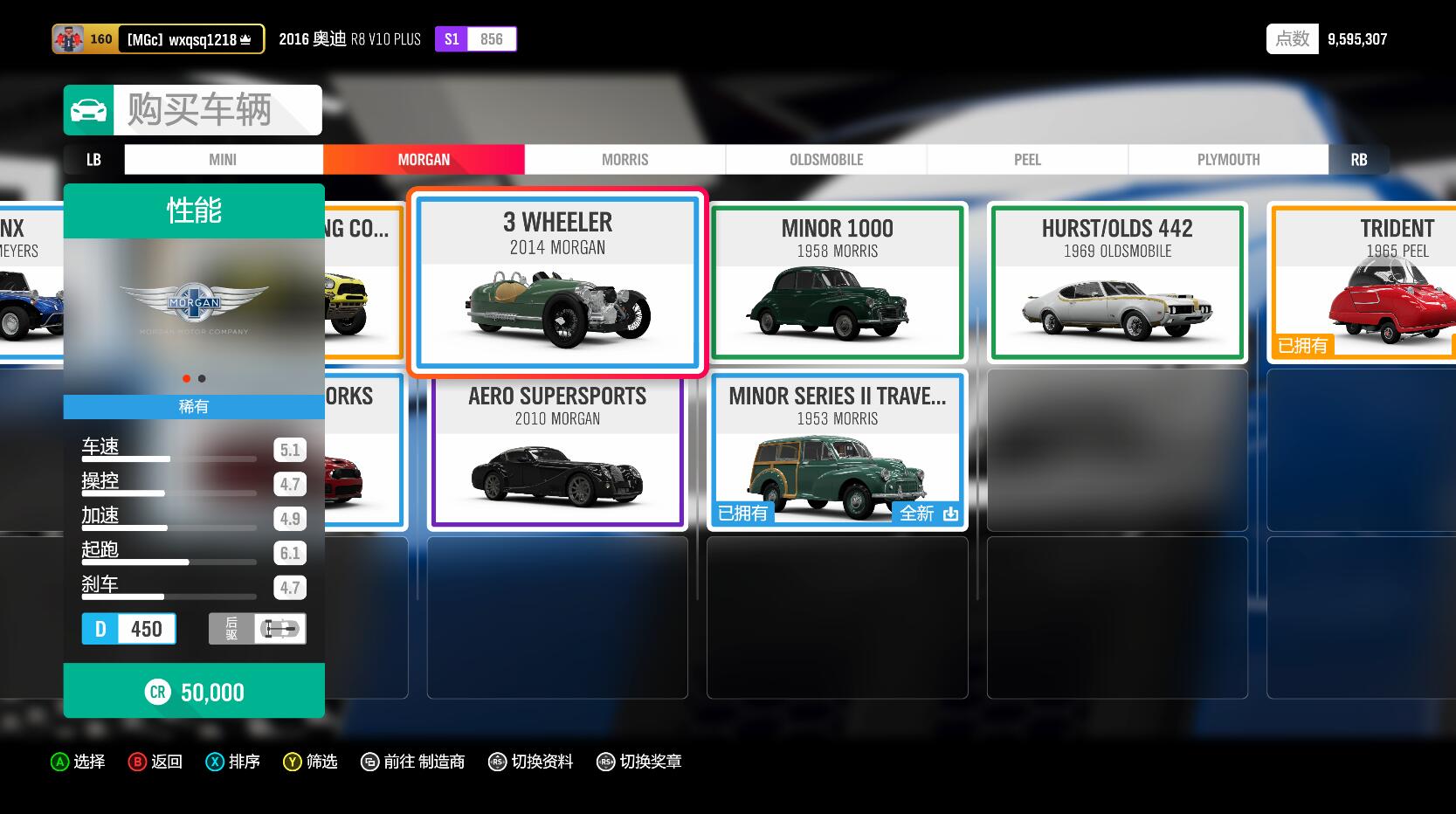Choose the 1965 Peel Trident card
This screenshot has height=814, width=1456.
click(1364, 282)
